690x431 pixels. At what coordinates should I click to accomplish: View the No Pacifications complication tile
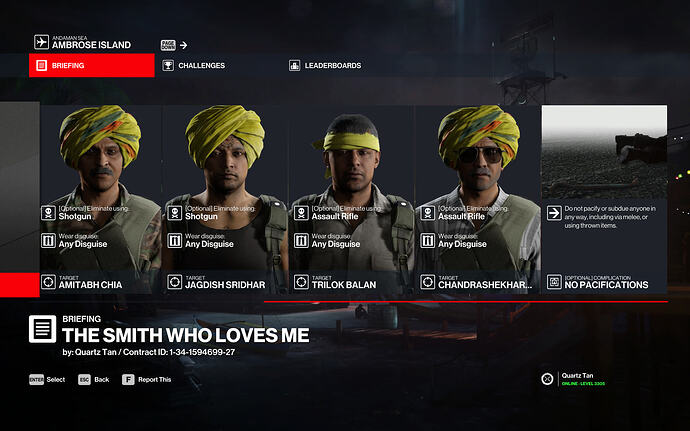(x=604, y=200)
